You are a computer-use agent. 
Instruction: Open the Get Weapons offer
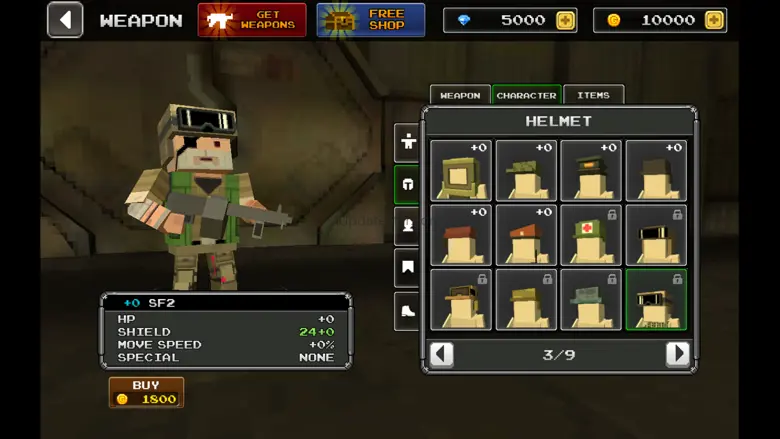[x=252, y=20]
